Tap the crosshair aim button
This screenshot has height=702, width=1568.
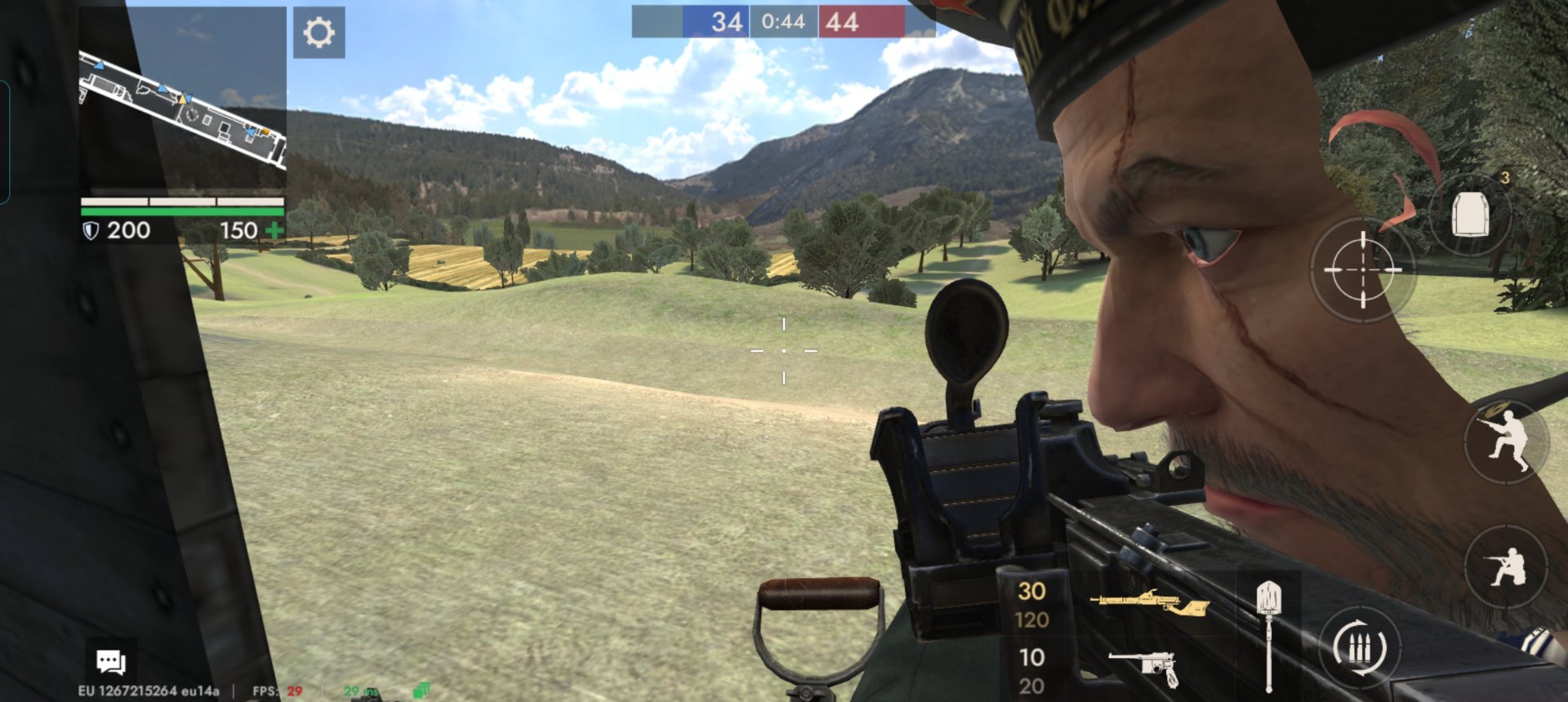click(1362, 269)
